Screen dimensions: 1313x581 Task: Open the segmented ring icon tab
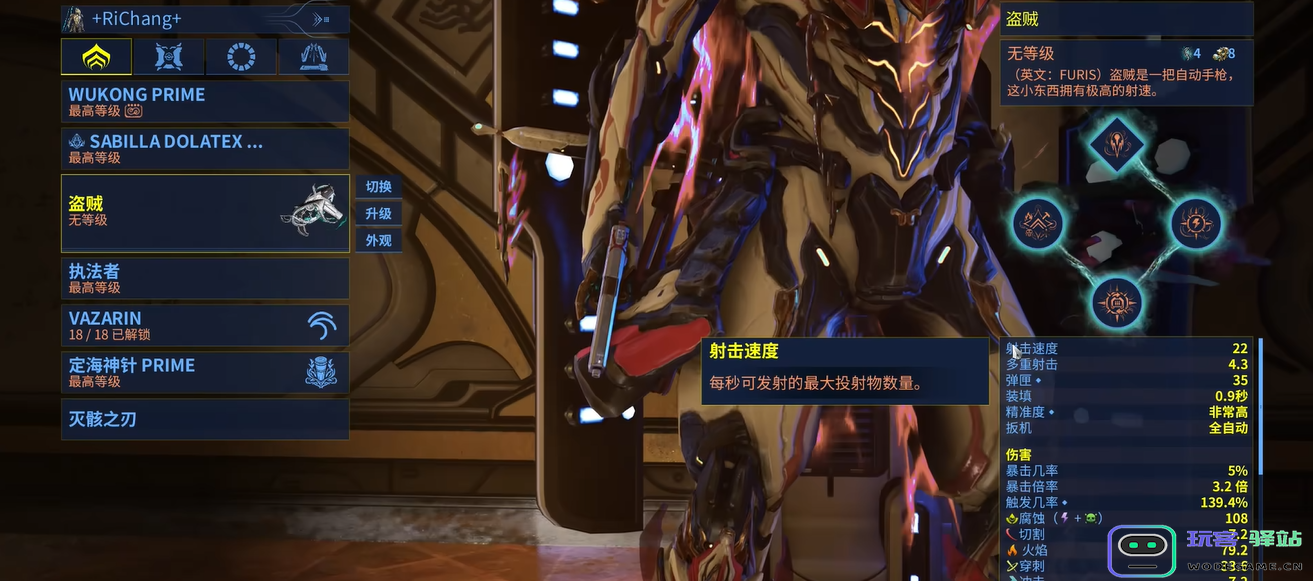coord(241,57)
